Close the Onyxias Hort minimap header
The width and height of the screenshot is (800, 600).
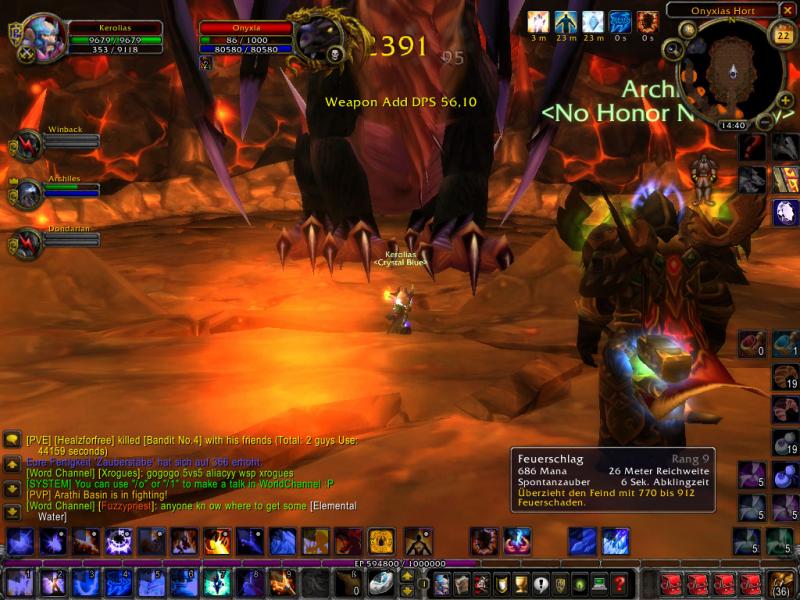point(788,10)
